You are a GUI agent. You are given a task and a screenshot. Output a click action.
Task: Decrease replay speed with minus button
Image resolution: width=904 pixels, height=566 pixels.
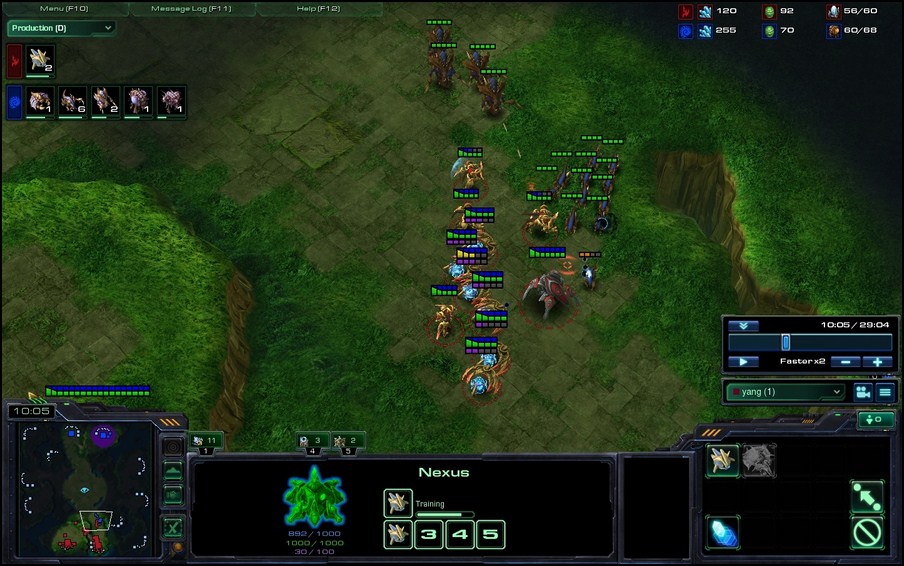(x=845, y=361)
